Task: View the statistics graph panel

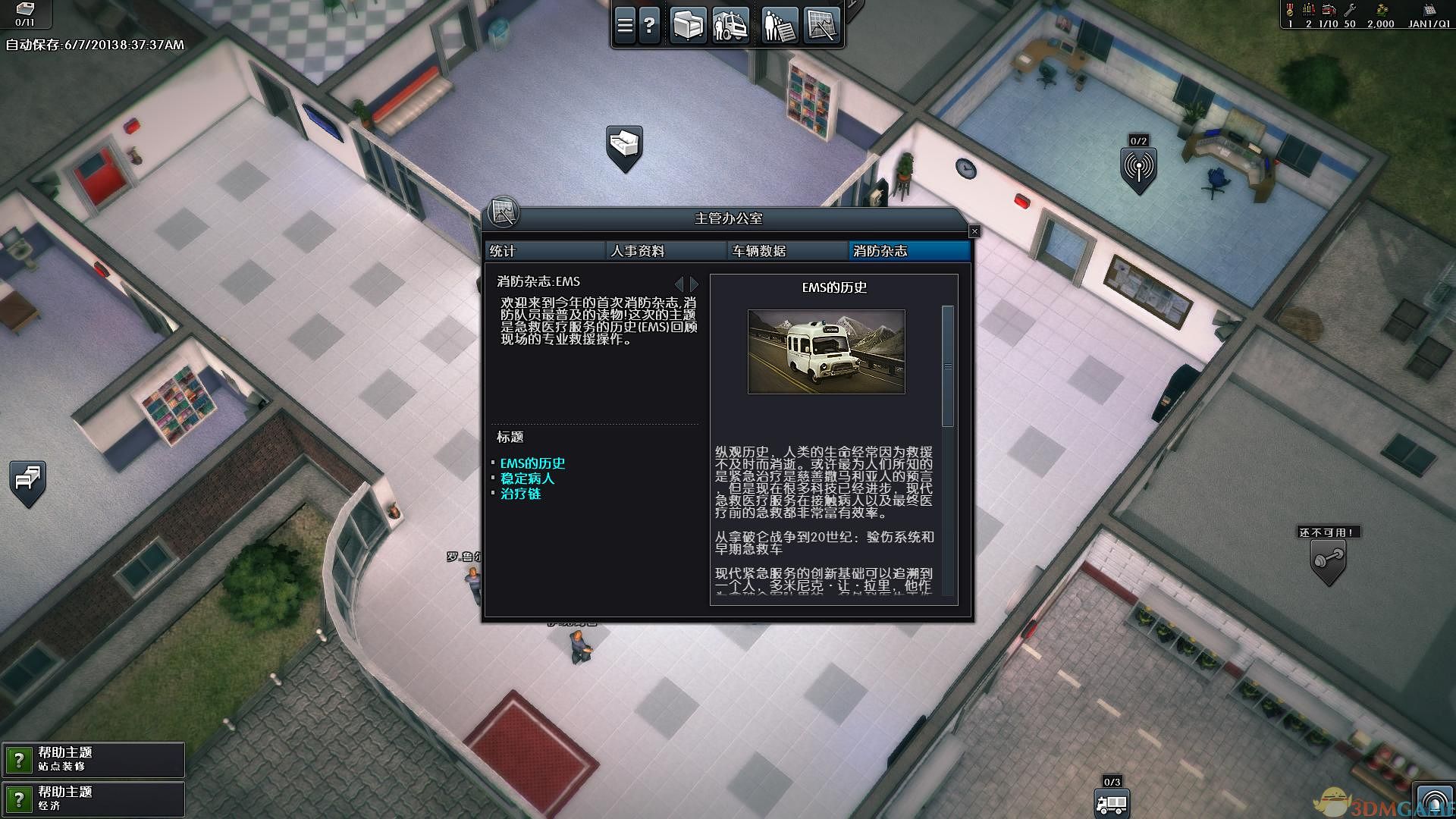Action: 823,24
